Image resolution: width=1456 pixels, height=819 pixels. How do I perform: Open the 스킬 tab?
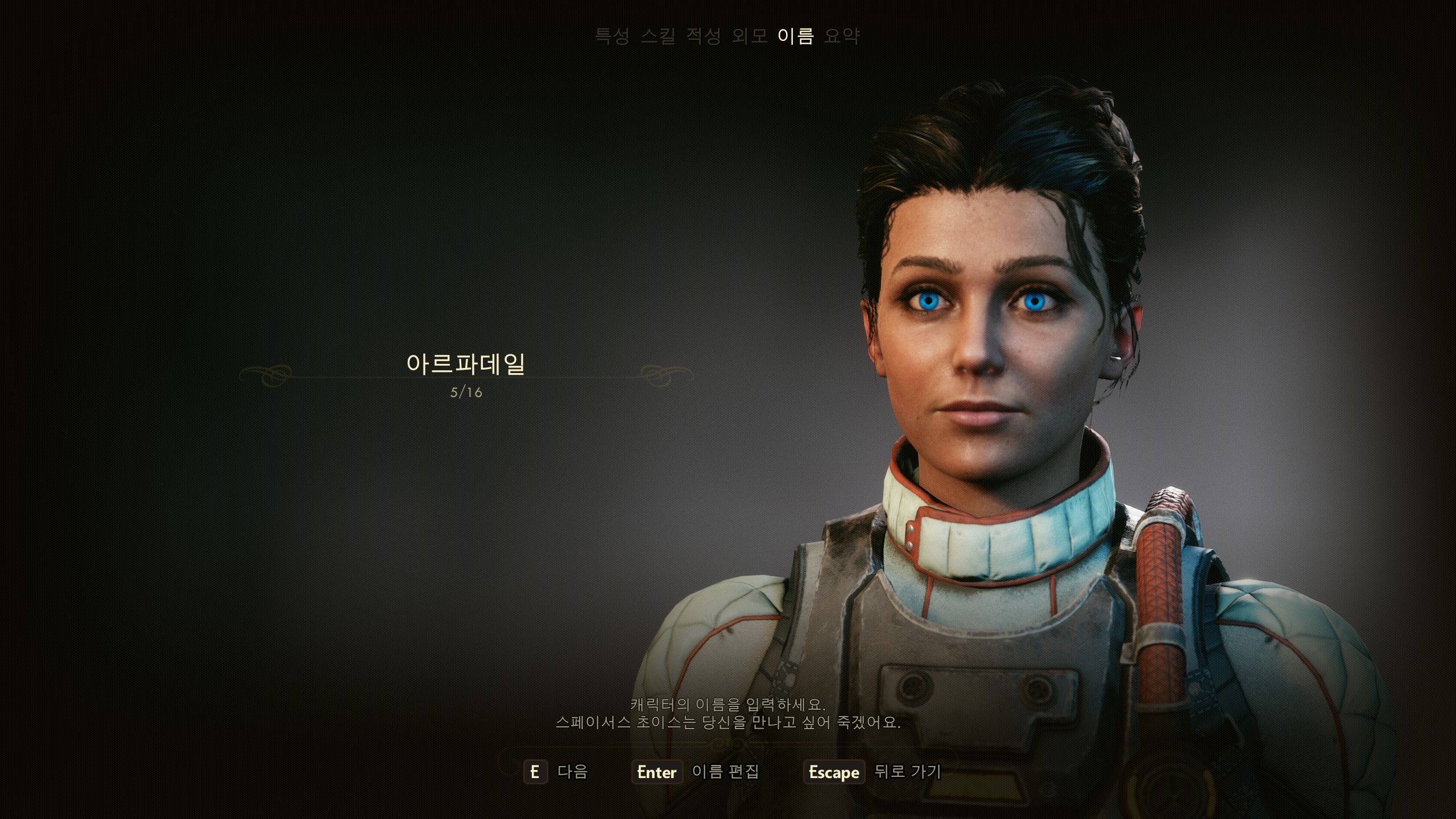658,36
